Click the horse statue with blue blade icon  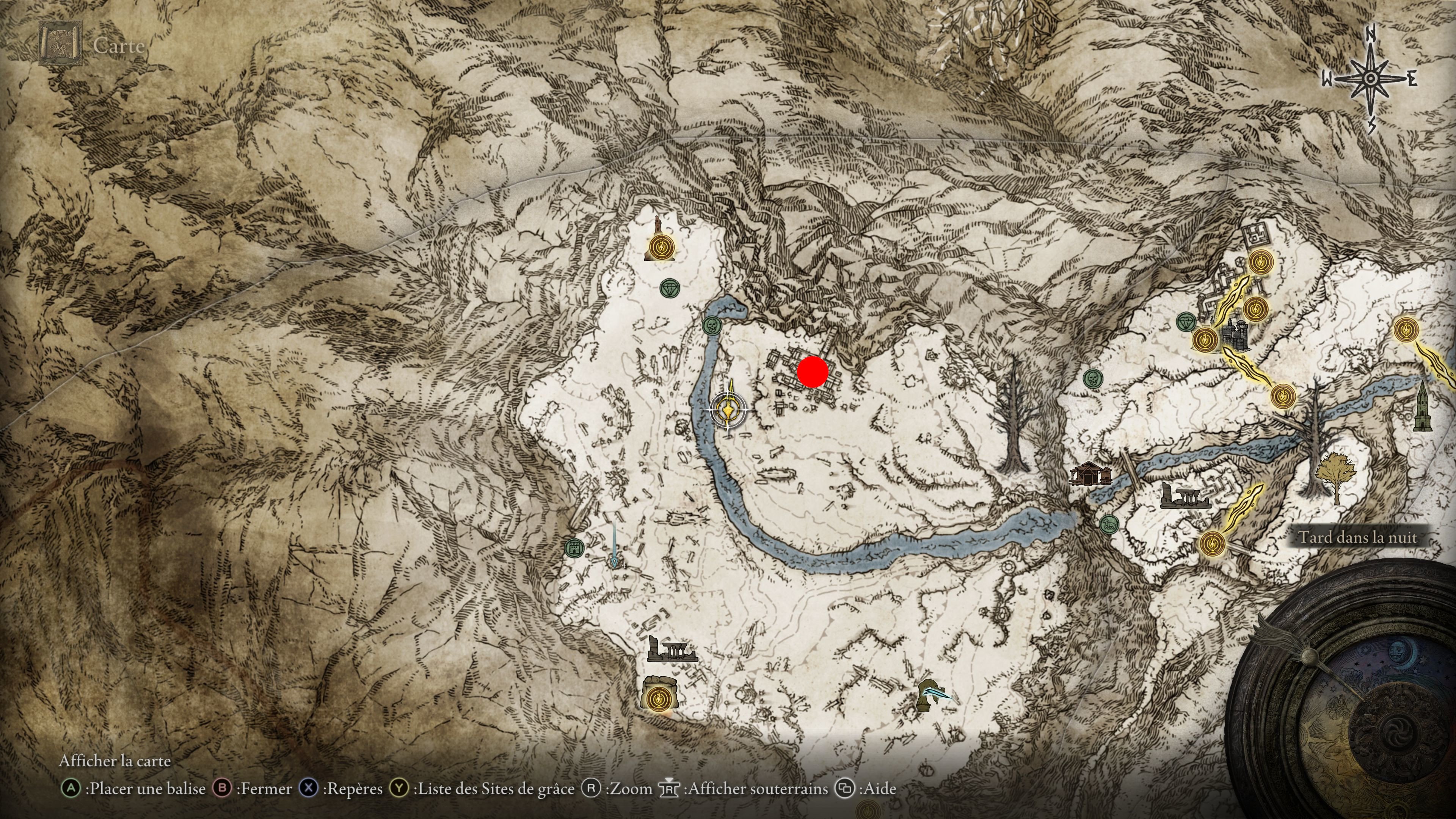pos(932,696)
